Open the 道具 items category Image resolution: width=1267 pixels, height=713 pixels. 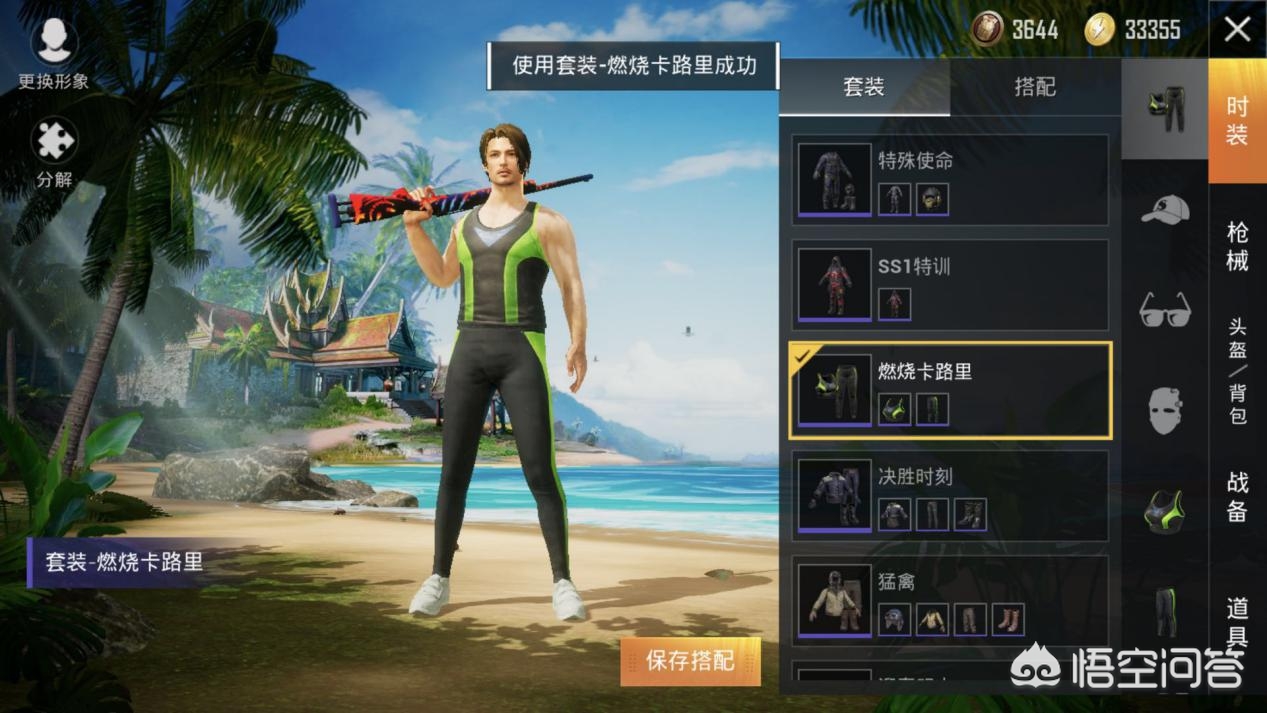pyautogui.click(x=1238, y=620)
